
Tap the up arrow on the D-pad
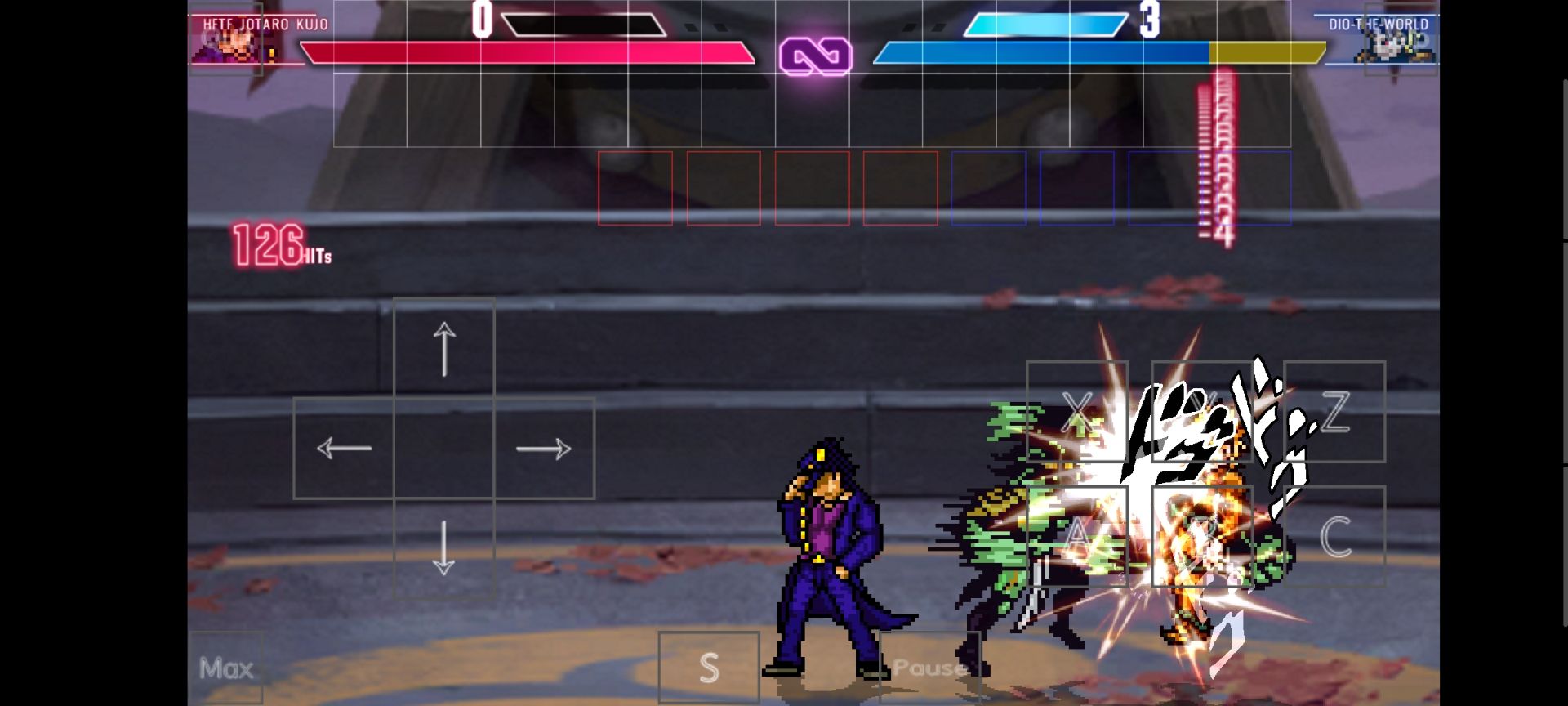pyautogui.click(x=443, y=349)
